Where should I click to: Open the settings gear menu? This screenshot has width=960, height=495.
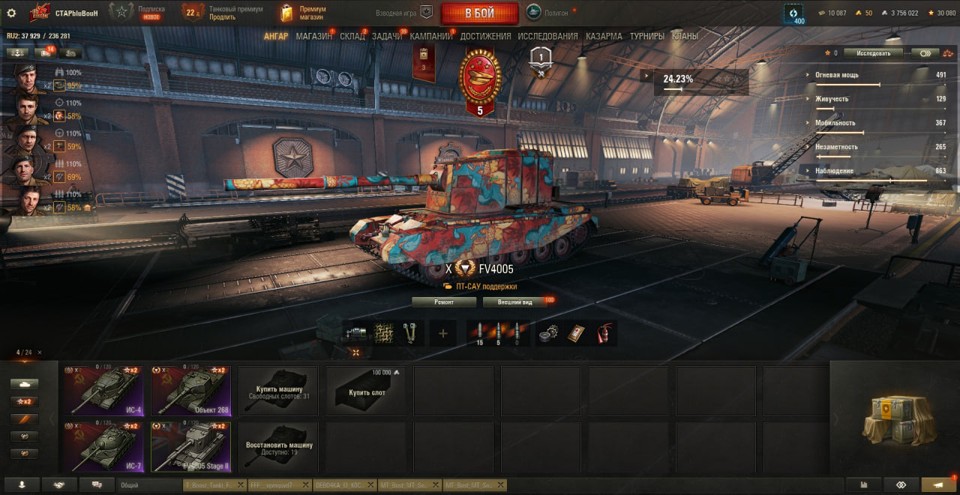click(11, 13)
